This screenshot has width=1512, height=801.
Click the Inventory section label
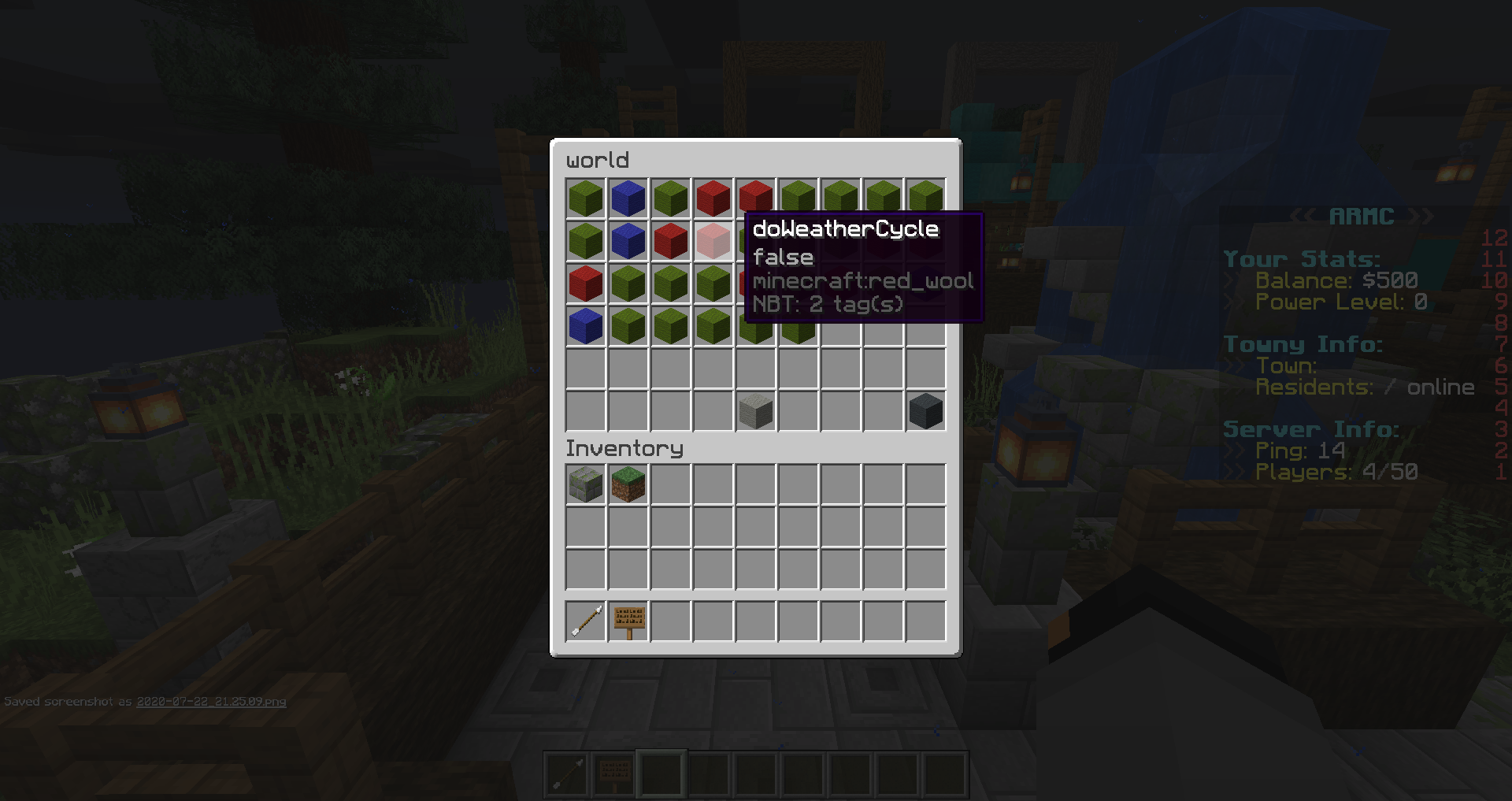624,448
